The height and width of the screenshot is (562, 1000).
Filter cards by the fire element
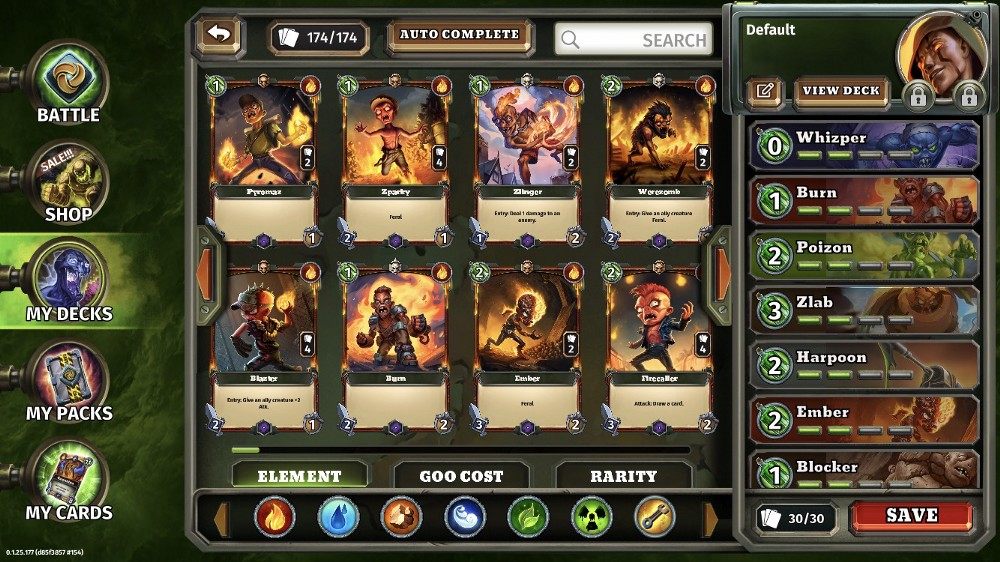click(x=274, y=517)
